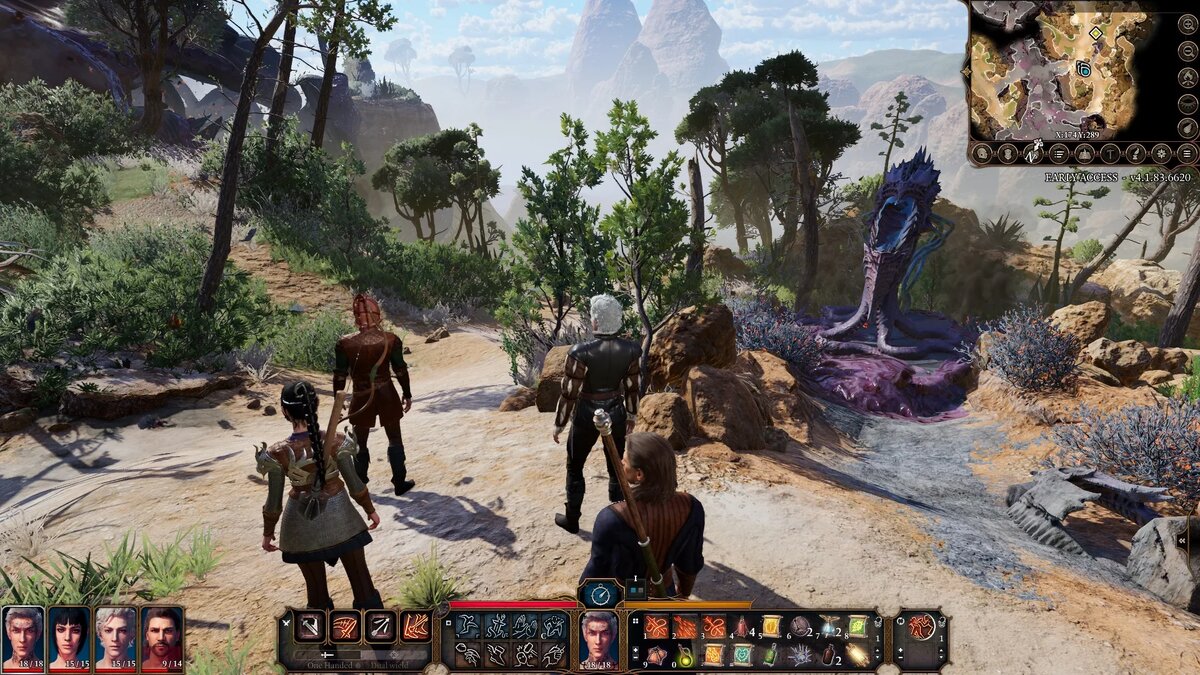Activate the round red ability in rightmost panel
Screen dimensions: 1200x675
(x=921, y=627)
